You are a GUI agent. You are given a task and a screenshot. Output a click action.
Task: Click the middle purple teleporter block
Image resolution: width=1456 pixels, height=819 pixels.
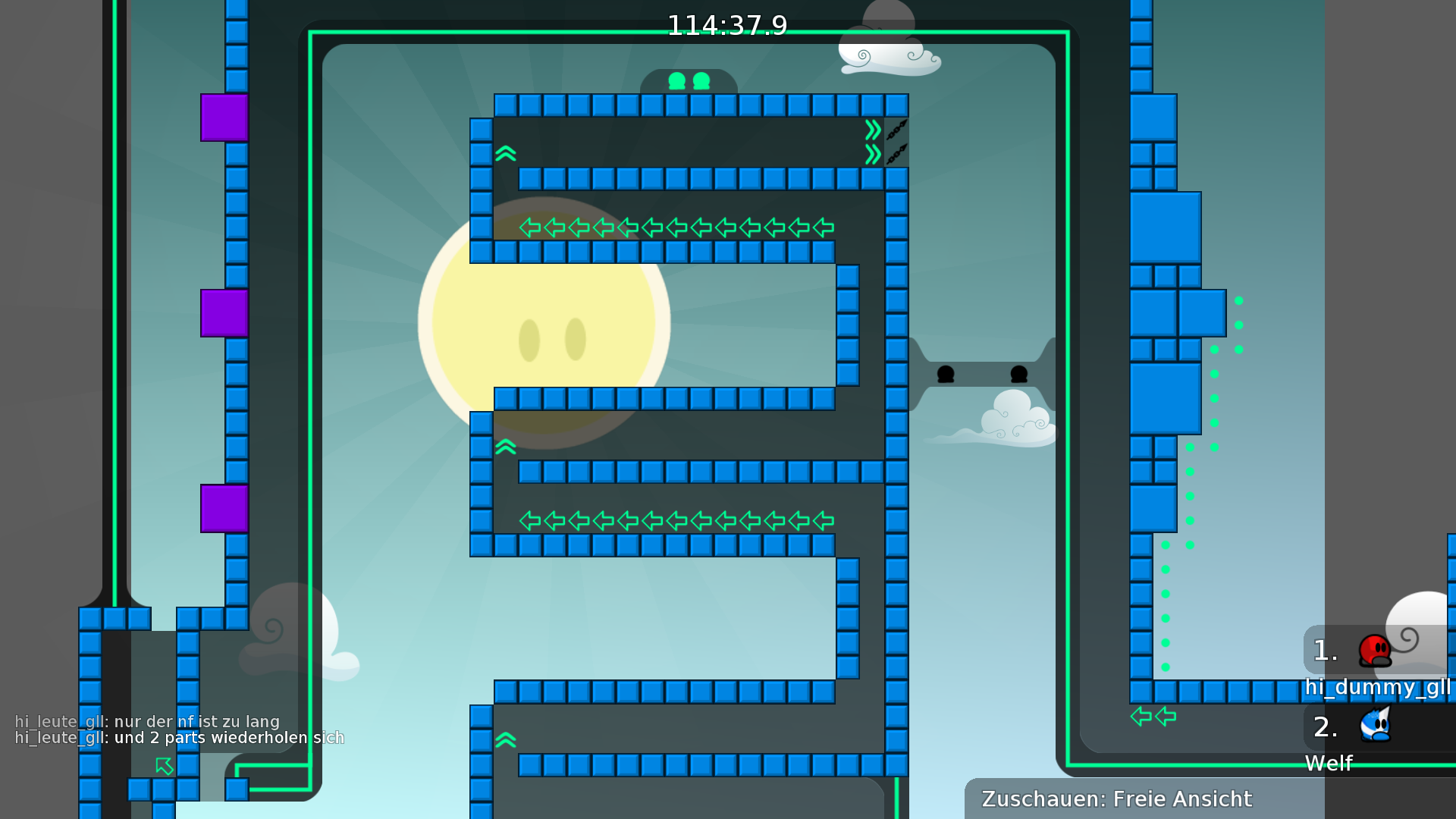[223, 314]
